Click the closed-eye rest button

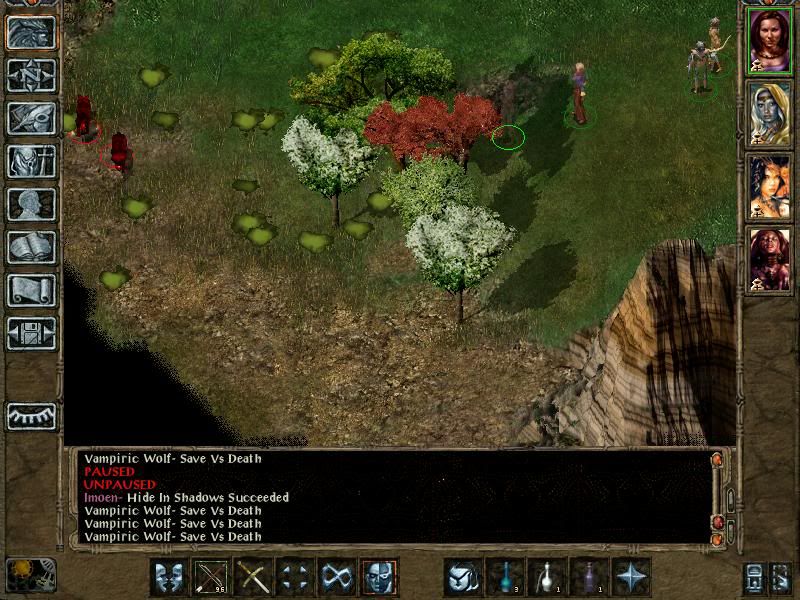[x=31, y=415]
